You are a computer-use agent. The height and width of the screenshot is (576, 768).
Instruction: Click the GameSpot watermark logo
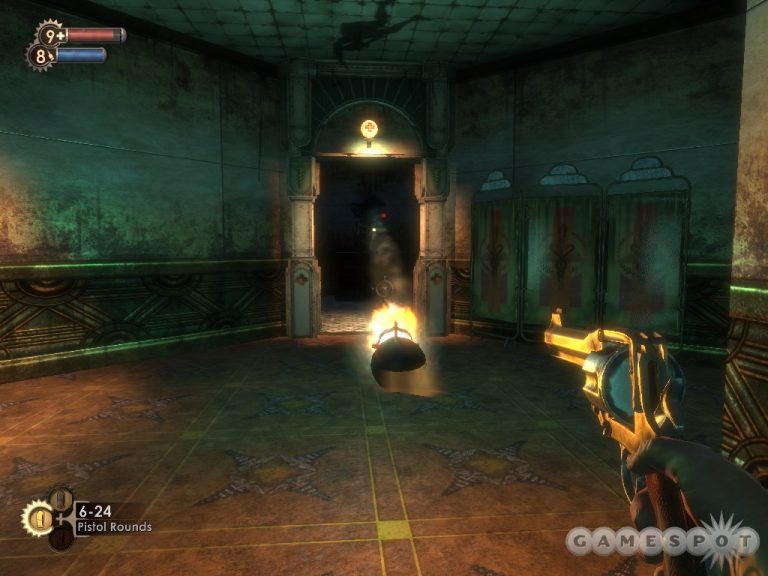tap(662, 541)
